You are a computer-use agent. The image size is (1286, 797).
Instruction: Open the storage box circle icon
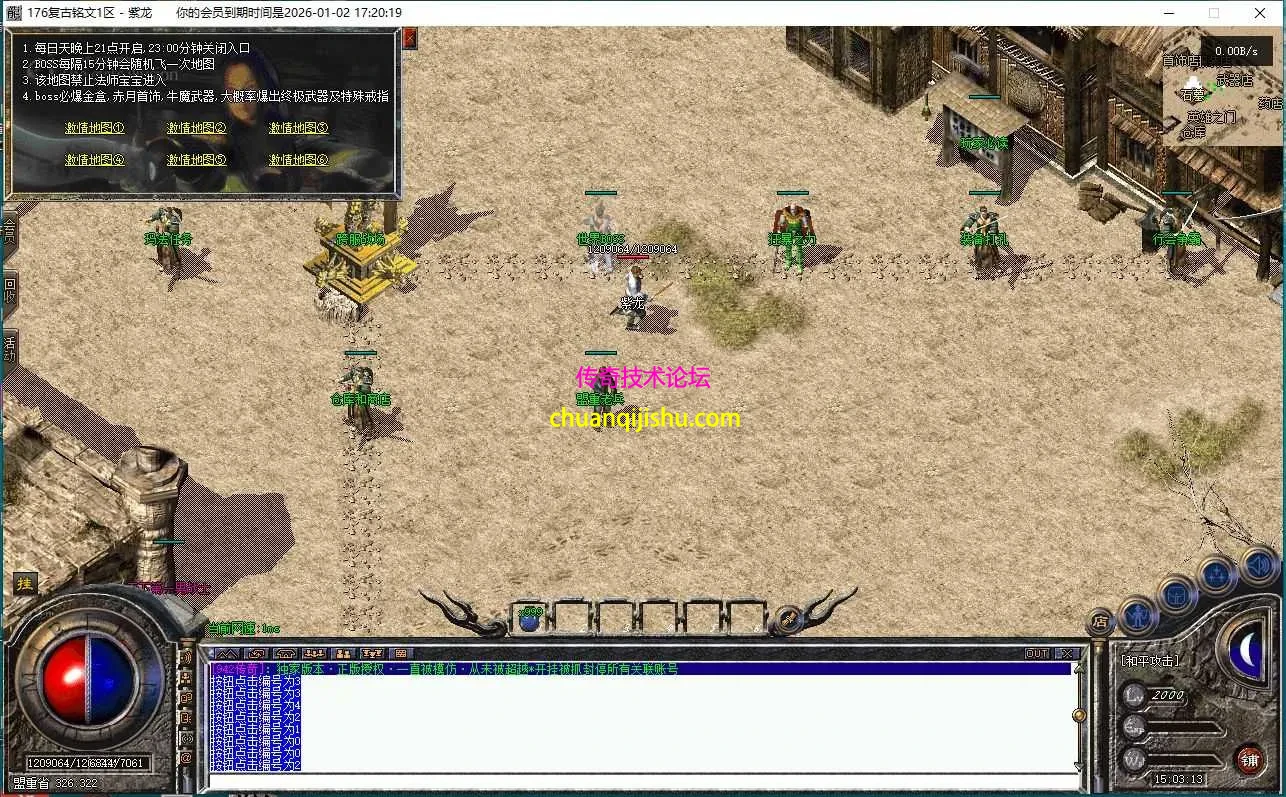coord(1178,593)
